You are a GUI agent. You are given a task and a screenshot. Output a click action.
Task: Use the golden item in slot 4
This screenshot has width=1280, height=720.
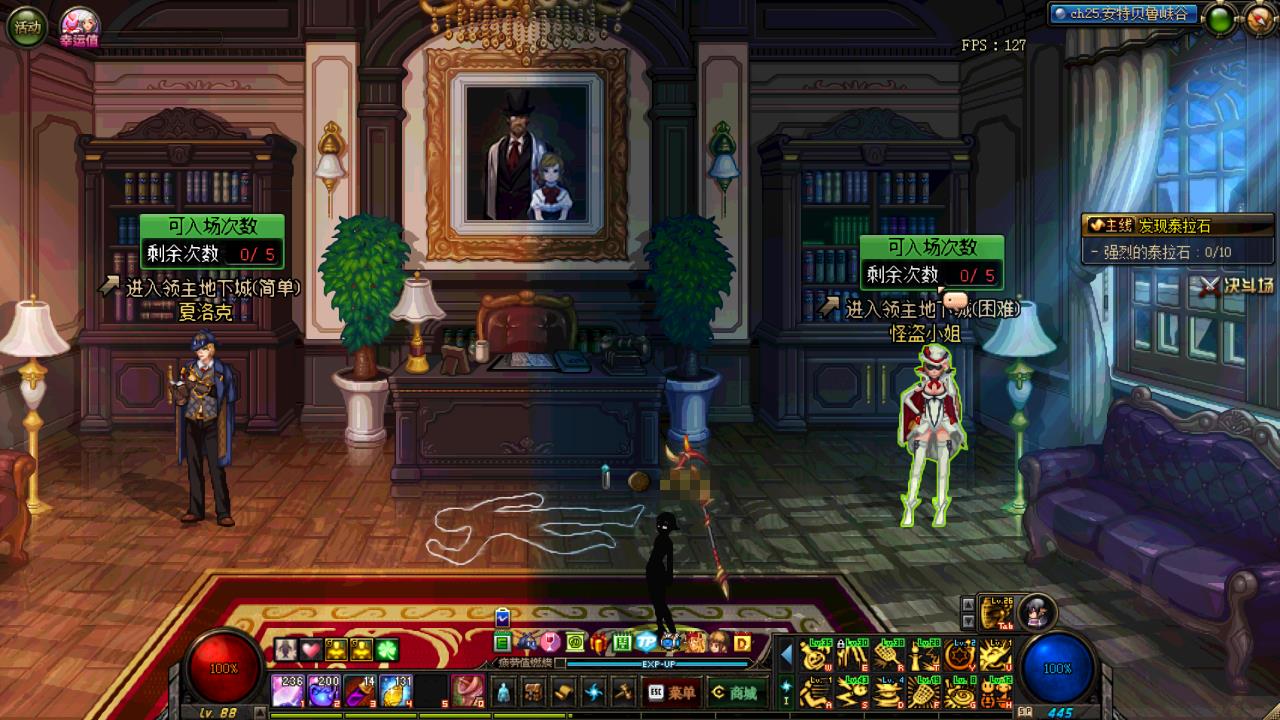pyautogui.click(x=396, y=691)
